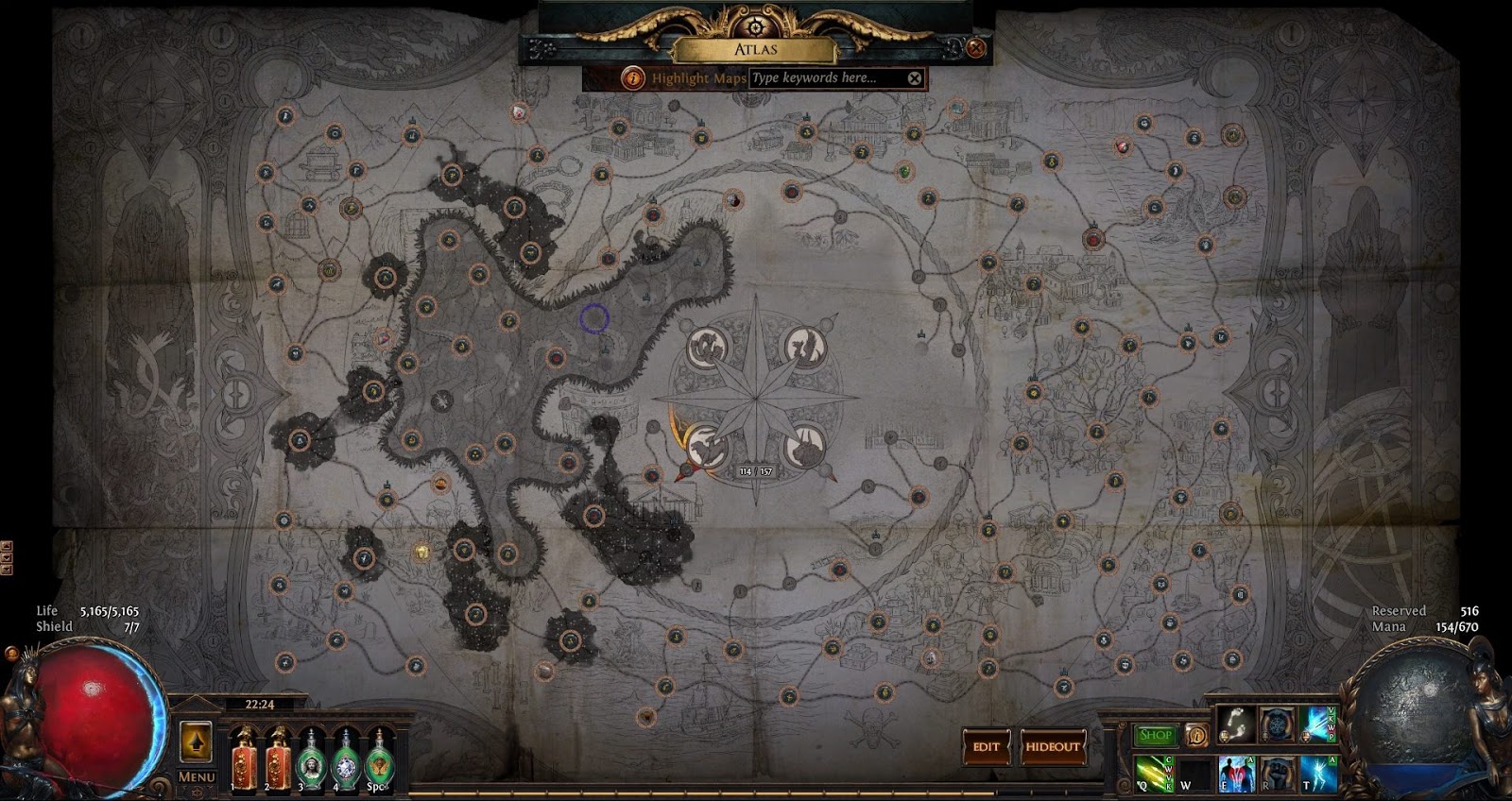Open the Atlas Edit mode
The width and height of the screenshot is (1512, 801).
click(986, 745)
